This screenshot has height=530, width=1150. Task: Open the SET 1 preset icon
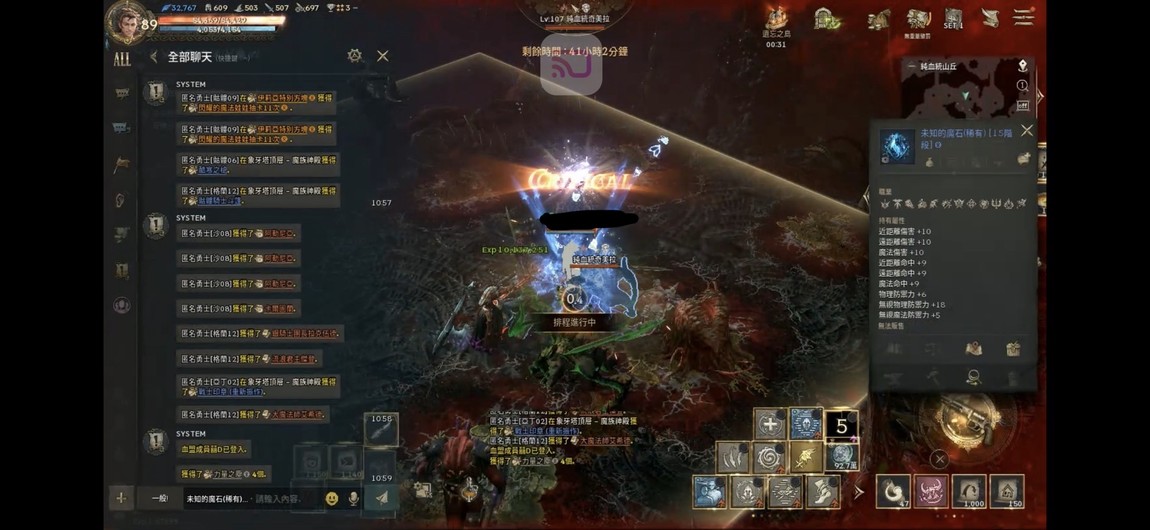[x=953, y=18]
